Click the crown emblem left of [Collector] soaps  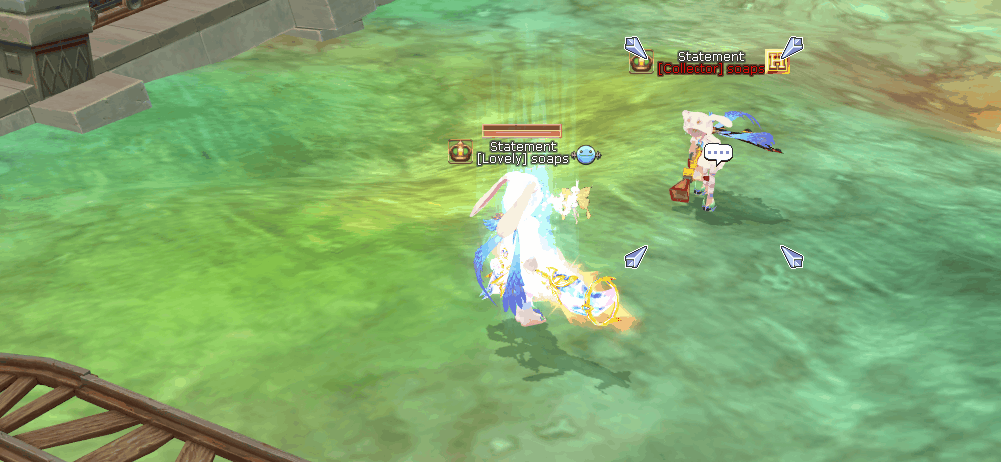point(641,63)
